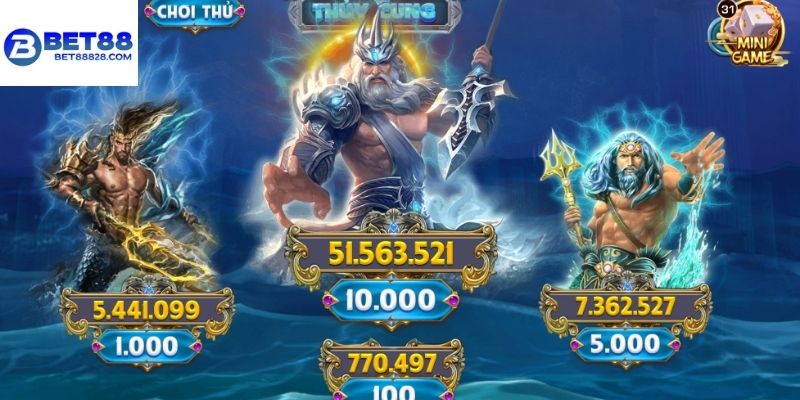
Task: Choose the 1.000 bet room
Action: [x=145, y=346]
